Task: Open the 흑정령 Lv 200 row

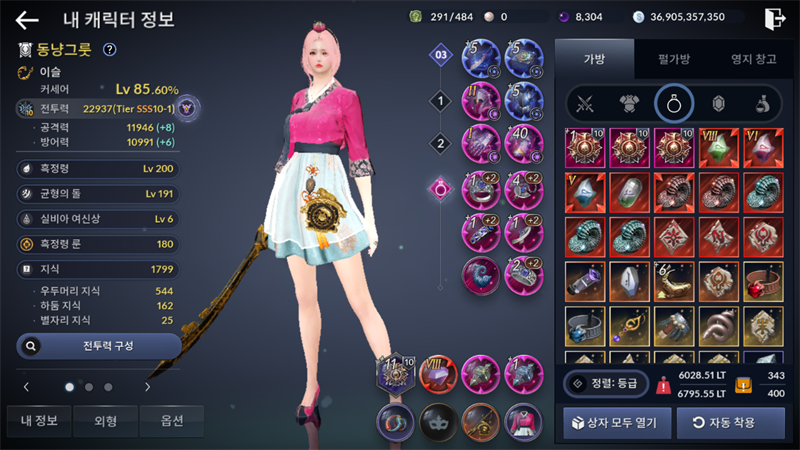Action: click(x=99, y=168)
